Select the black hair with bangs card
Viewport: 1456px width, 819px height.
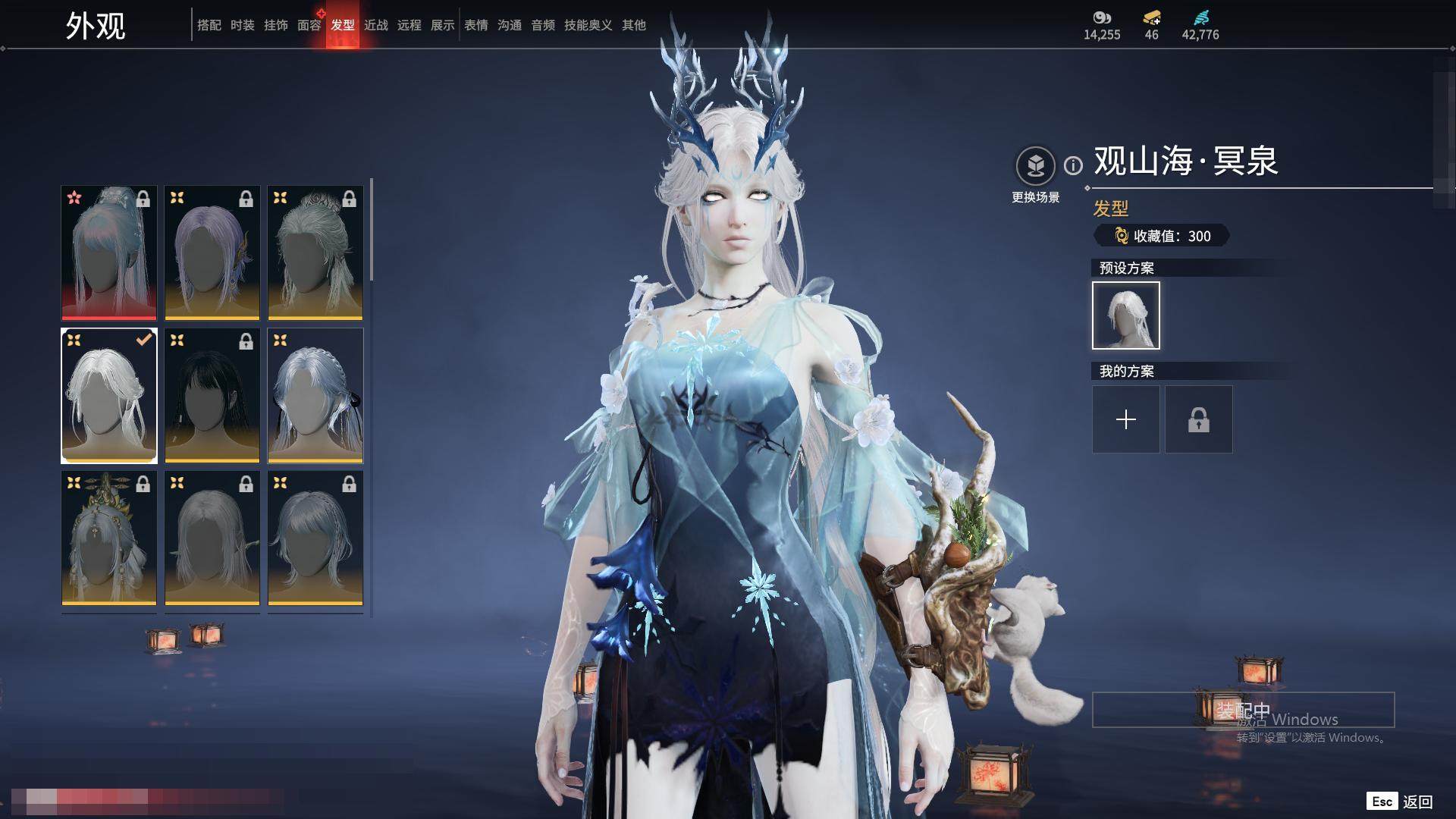(x=212, y=395)
